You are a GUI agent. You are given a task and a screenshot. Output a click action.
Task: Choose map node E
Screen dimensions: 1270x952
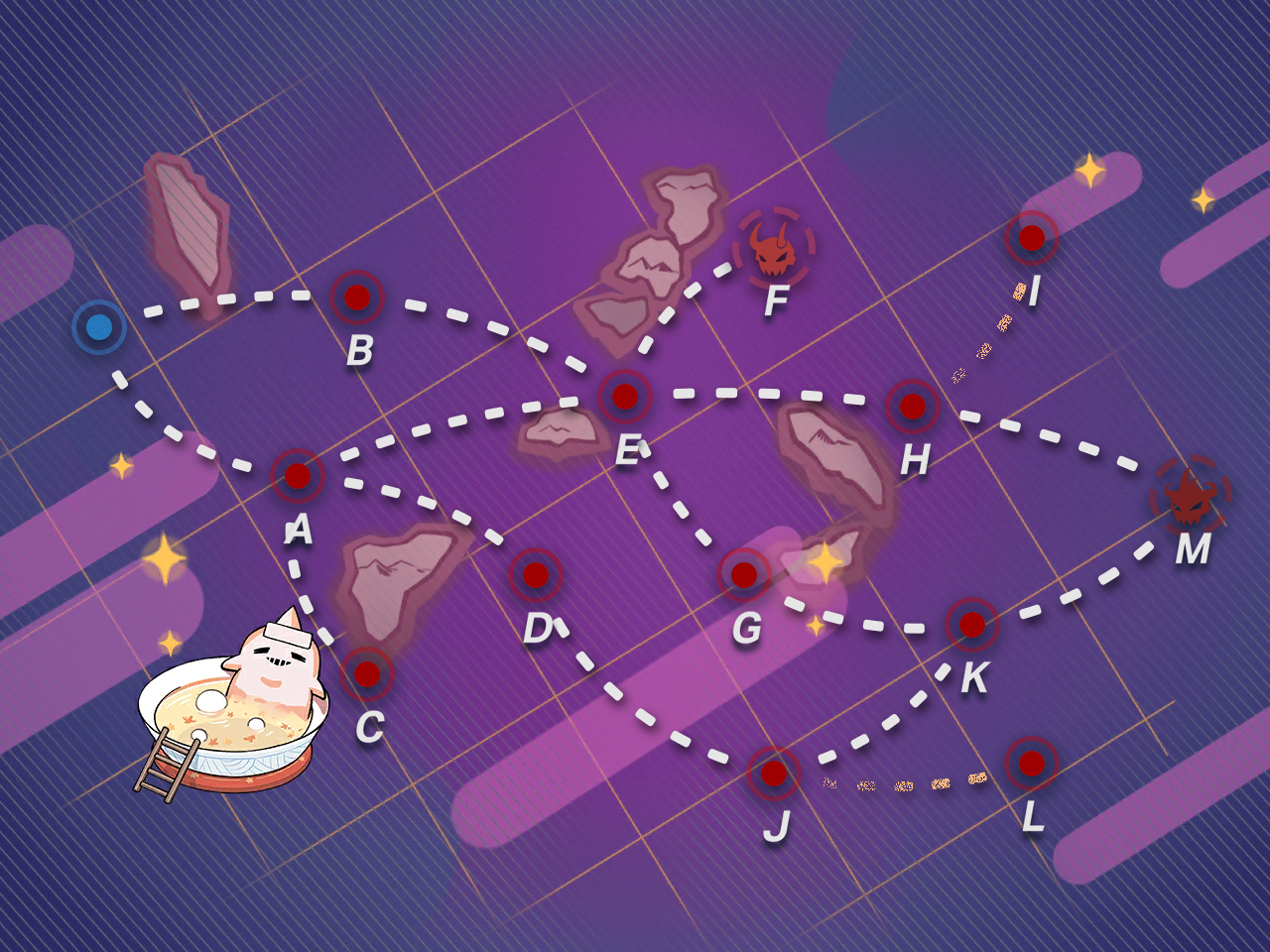click(625, 397)
